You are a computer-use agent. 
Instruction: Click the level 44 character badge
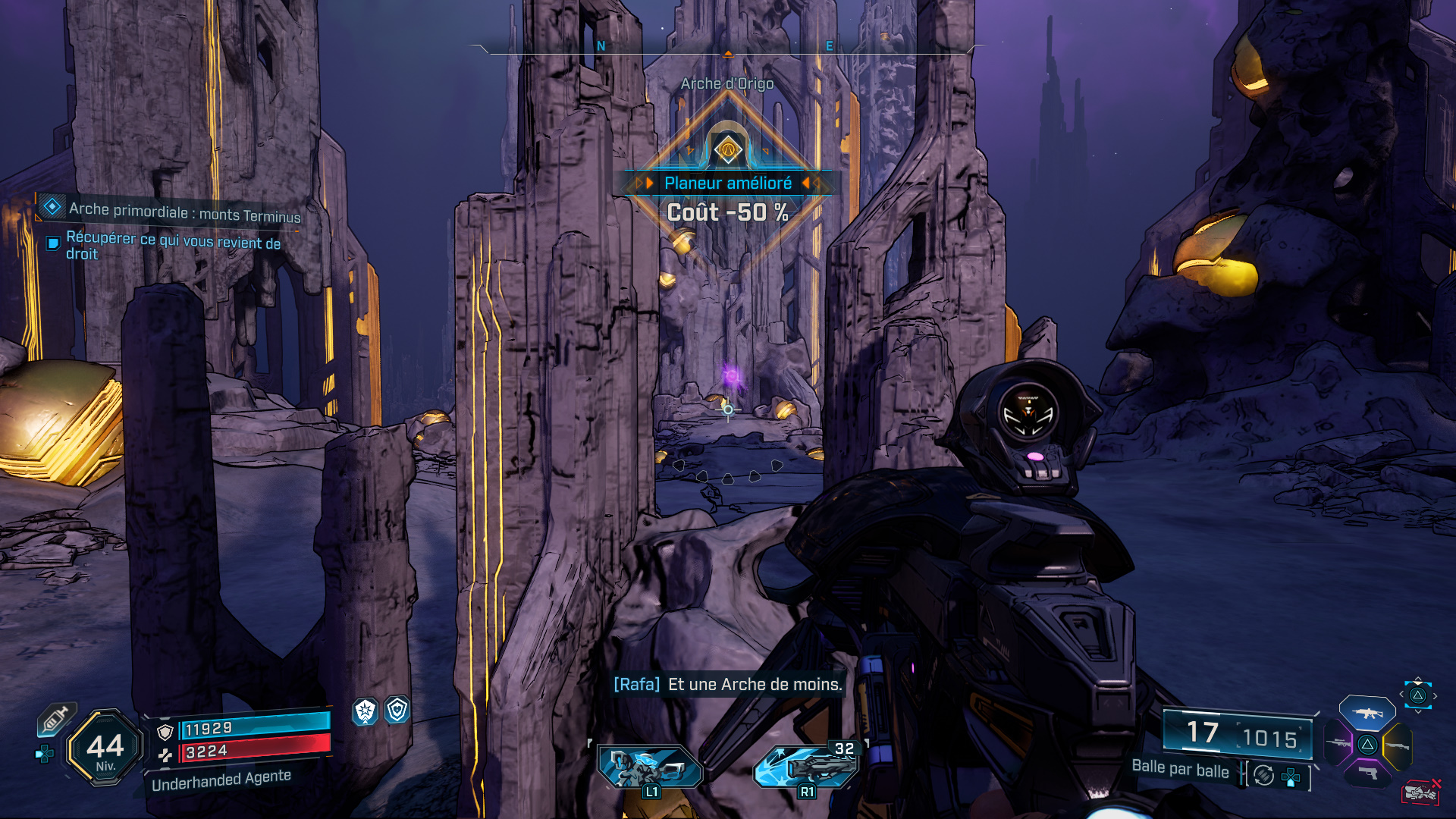point(105,748)
